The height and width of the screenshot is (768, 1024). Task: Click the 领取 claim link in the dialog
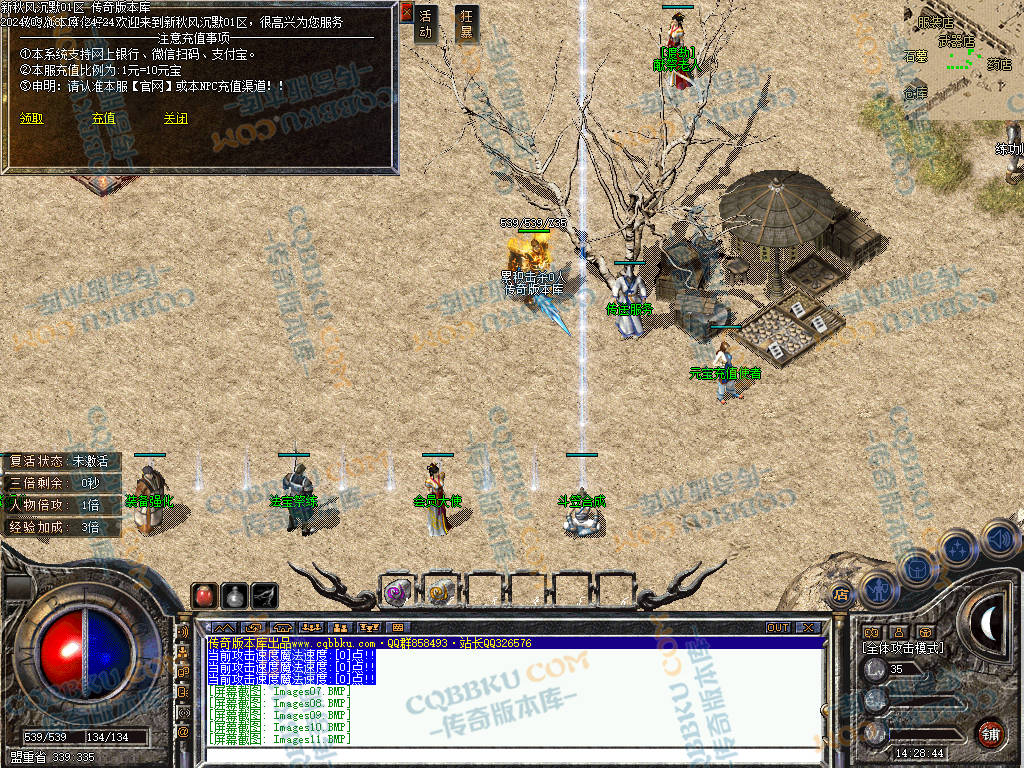click(31, 118)
